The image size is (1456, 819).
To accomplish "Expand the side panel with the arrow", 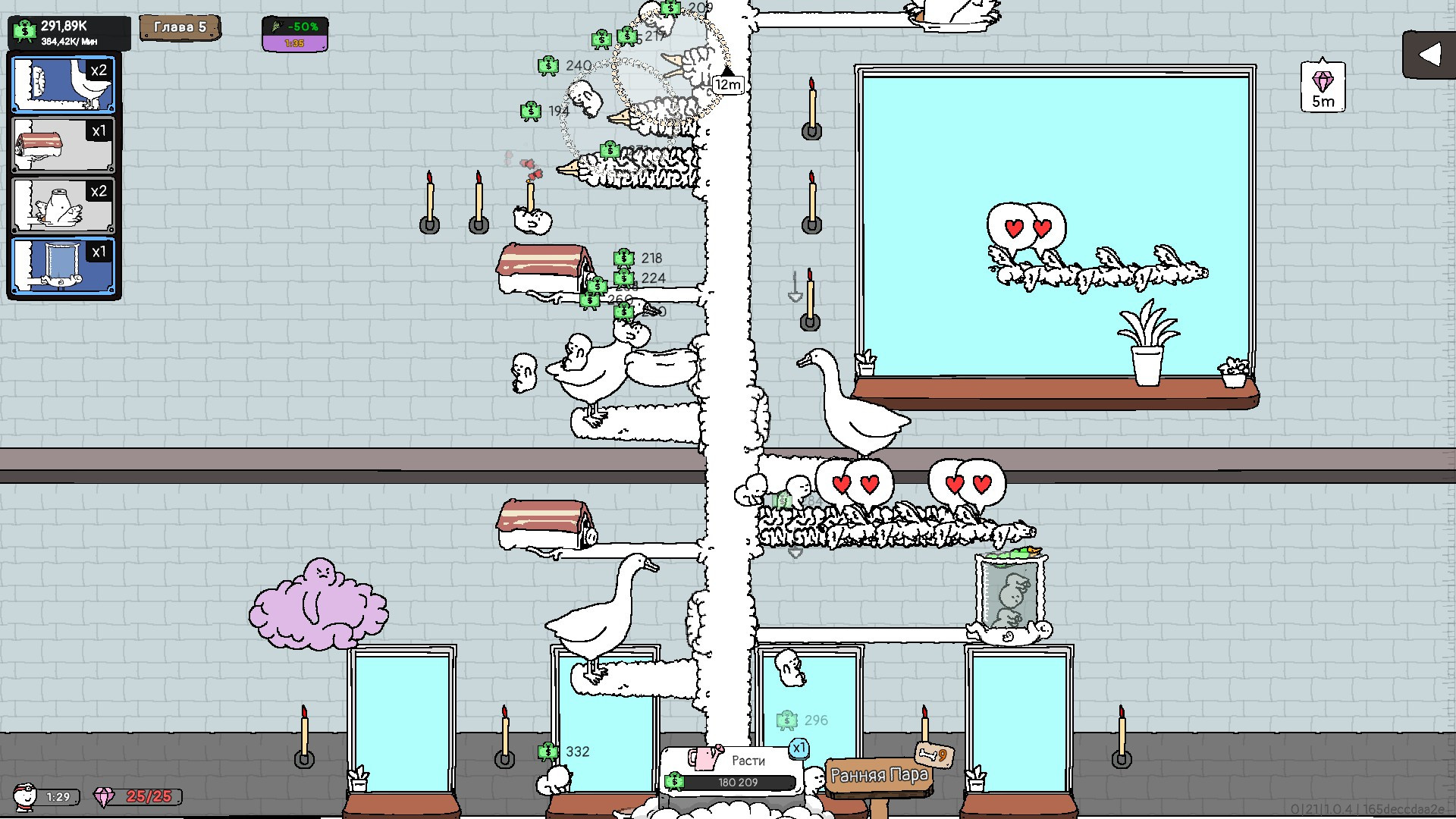I will pyautogui.click(x=1428, y=55).
